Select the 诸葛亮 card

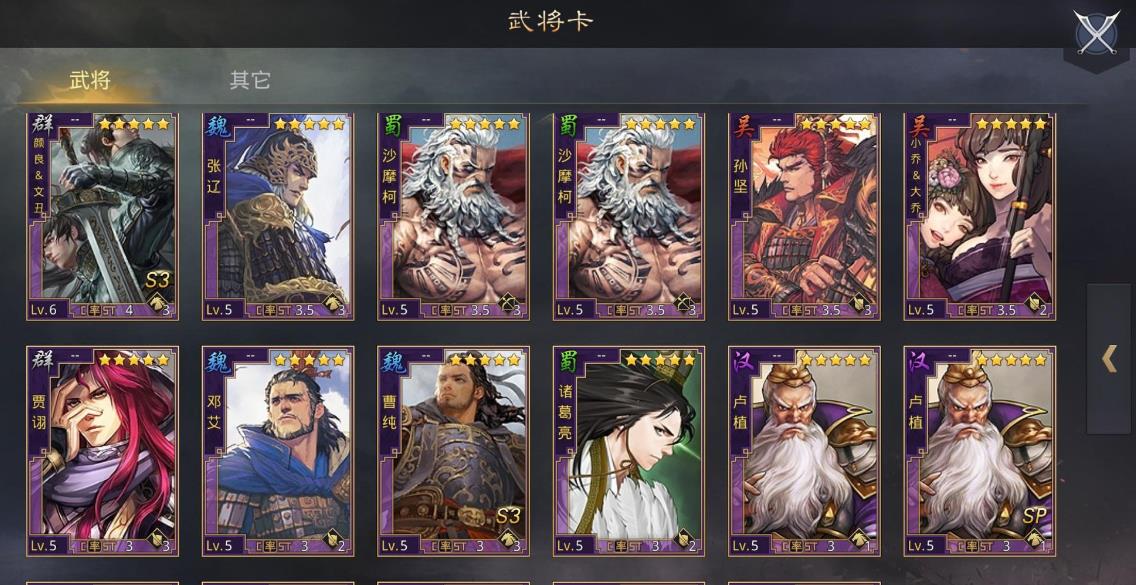629,450
